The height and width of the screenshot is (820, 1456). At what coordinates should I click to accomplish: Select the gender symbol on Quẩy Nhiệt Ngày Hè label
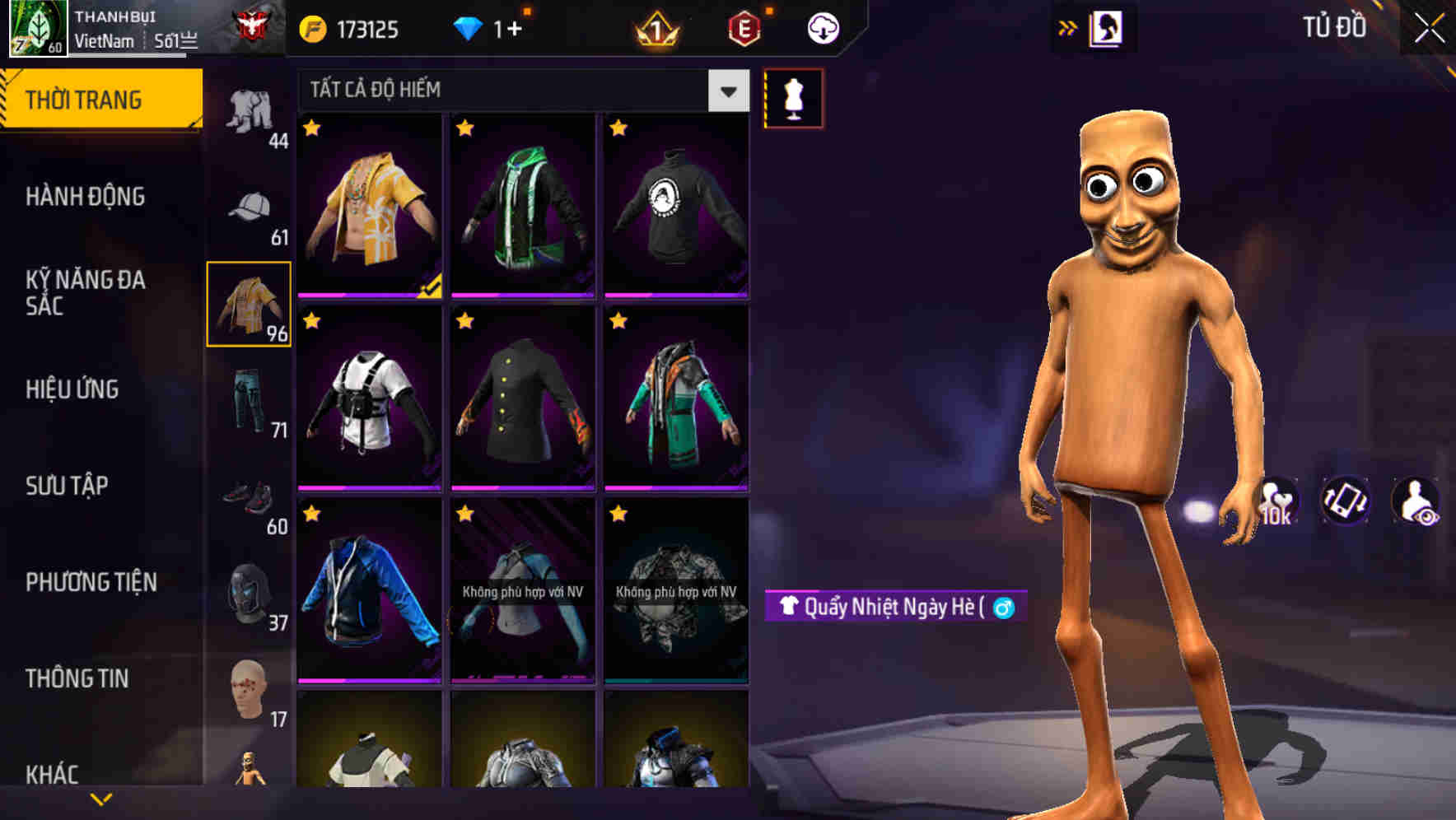[1006, 605]
